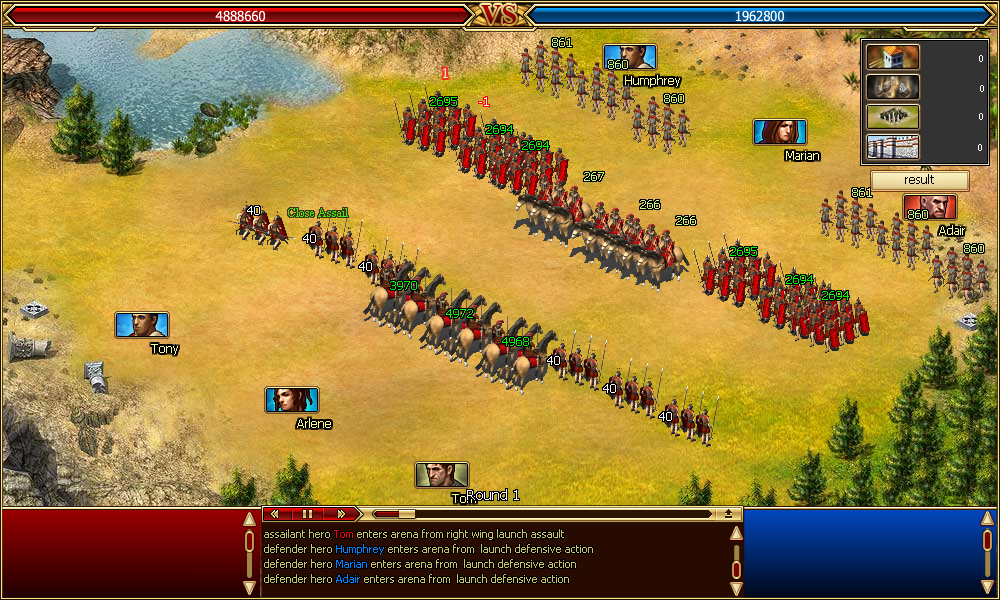Screen dimensions: 1000x600
Task: Fast-forward the battle replay
Action: point(340,514)
